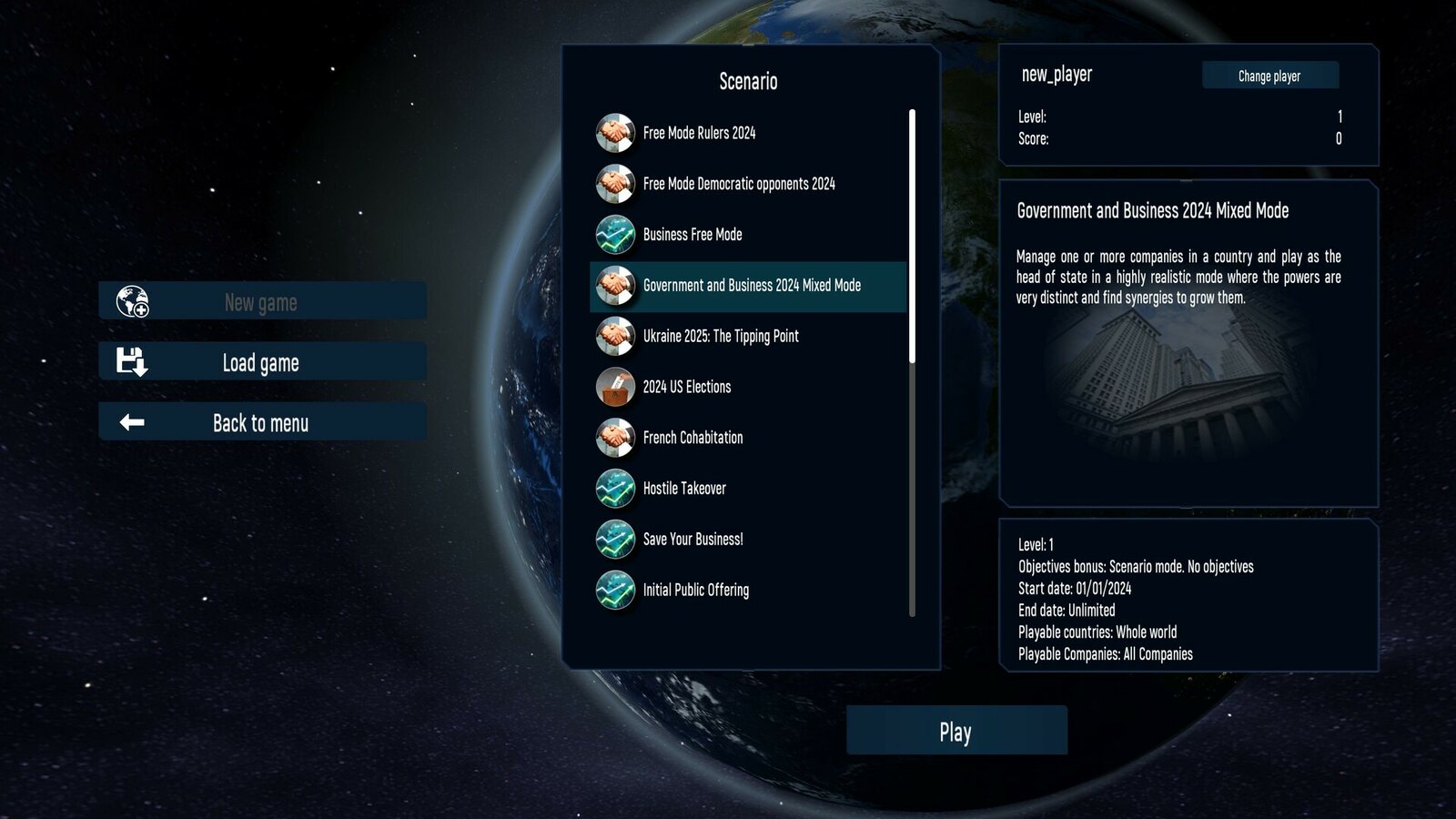
Task: Click the floppy disk icon beside Load game
Action: coord(133,361)
